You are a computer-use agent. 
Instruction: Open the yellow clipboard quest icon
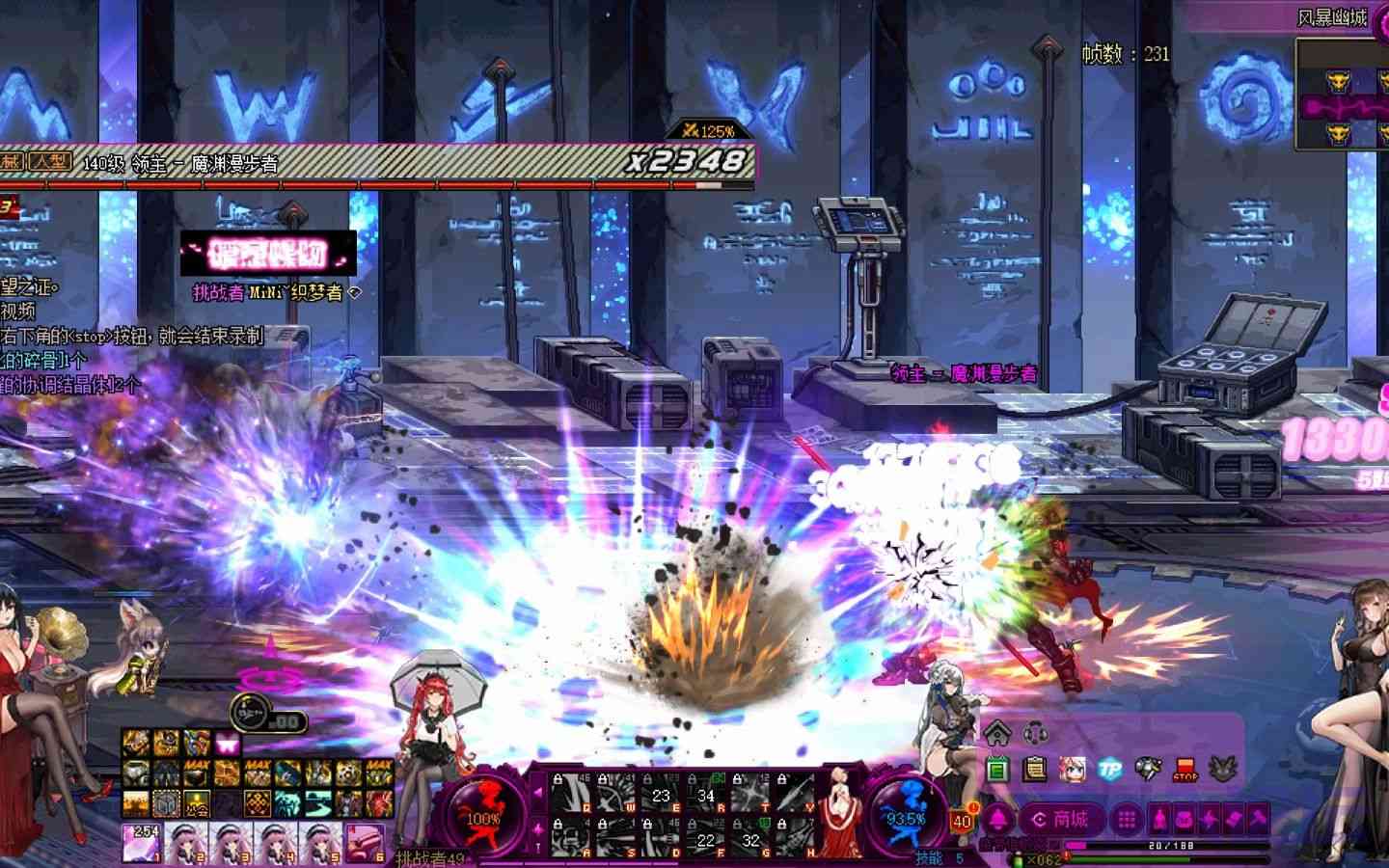1035,769
